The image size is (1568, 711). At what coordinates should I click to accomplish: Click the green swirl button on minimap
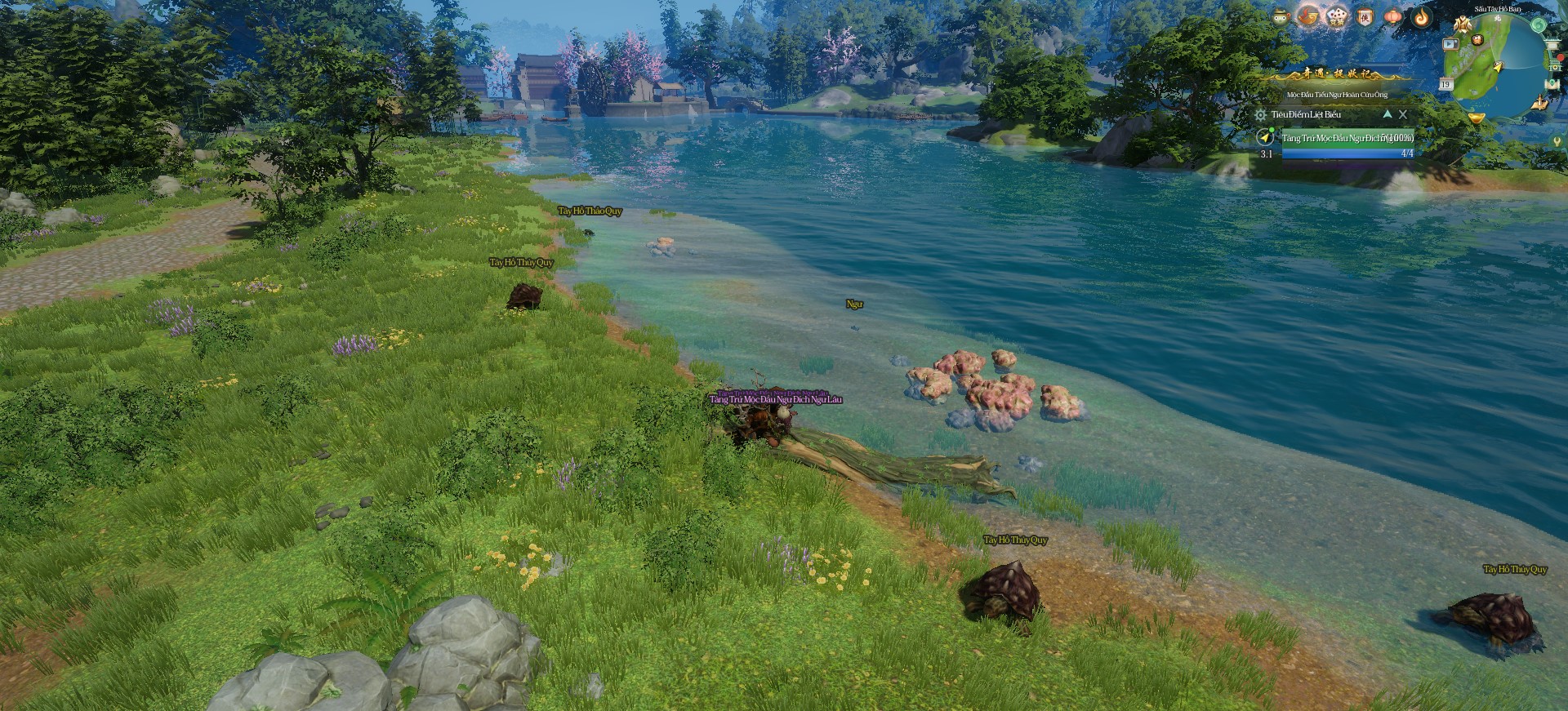coord(1538,25)
